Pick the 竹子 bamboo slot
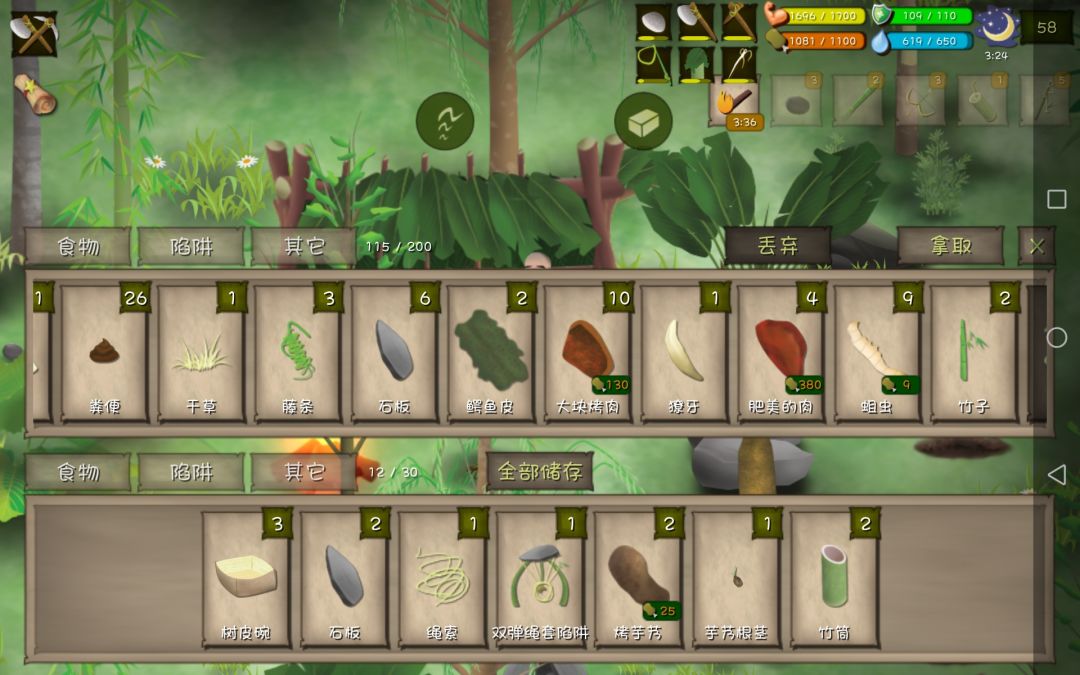This screenshot has height=675, width=1080. point(973,353)
